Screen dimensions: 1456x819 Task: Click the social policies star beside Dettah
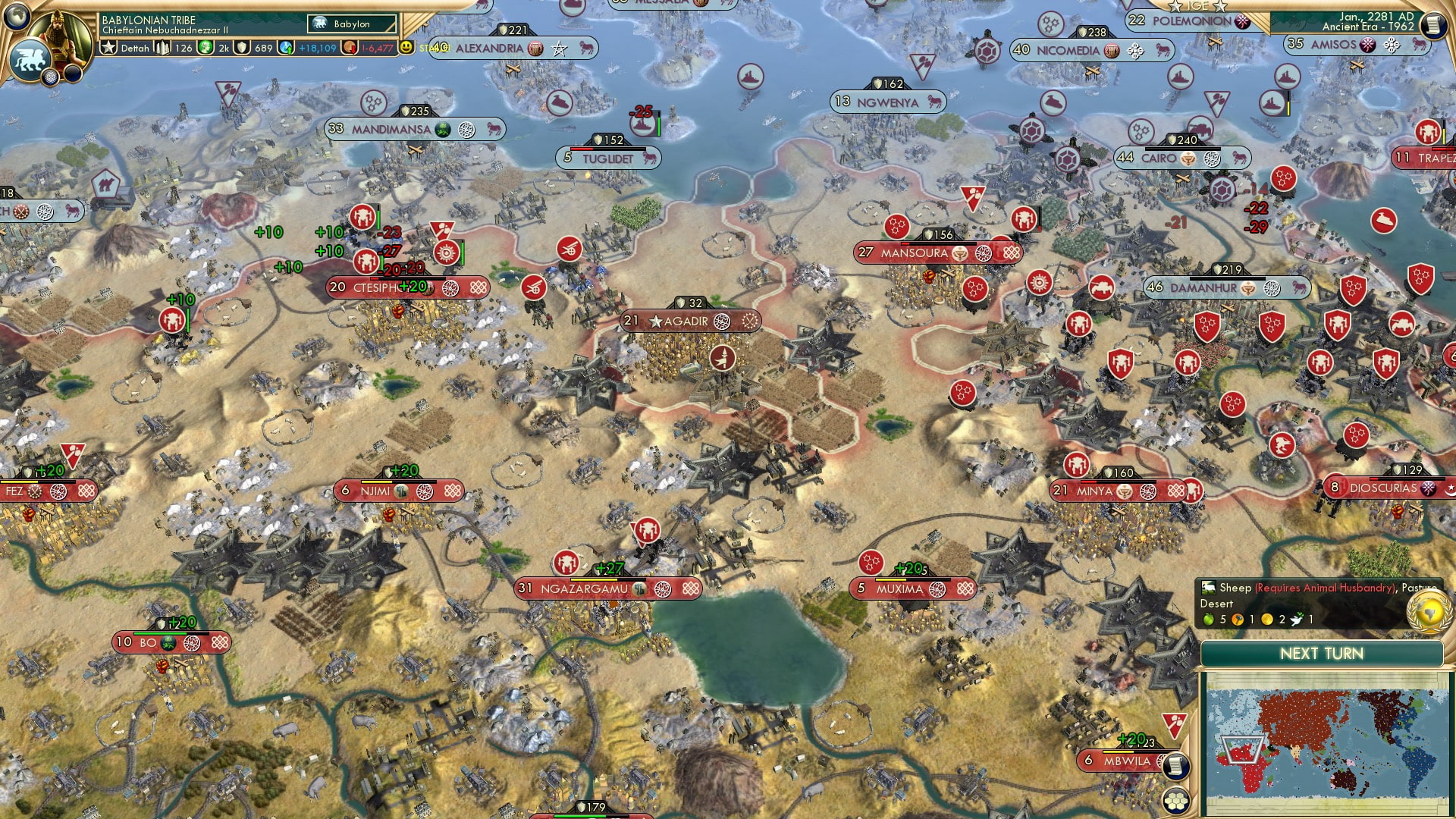click(x=109, y=48)
